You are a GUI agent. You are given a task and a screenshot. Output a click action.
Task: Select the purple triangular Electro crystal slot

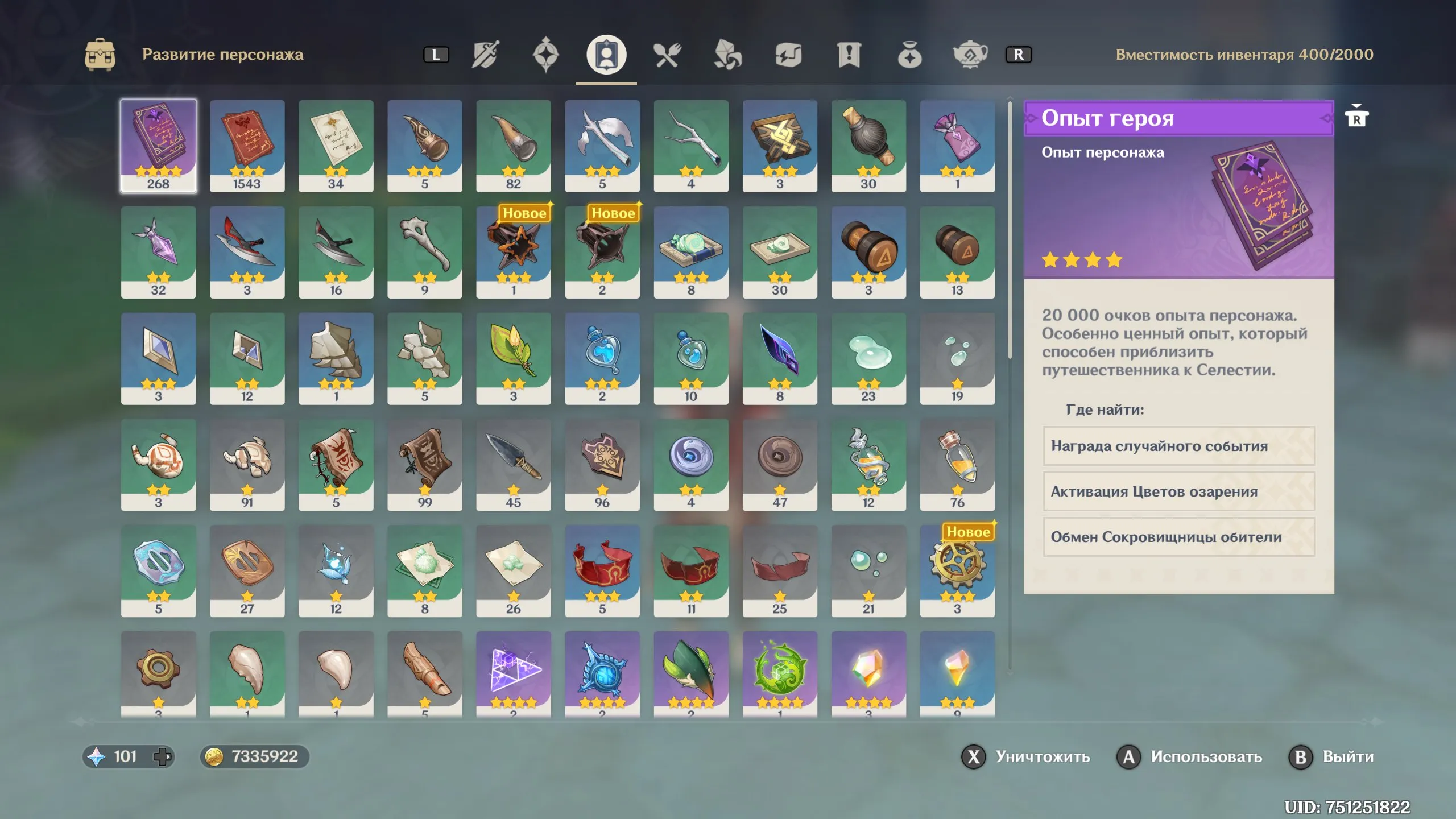point(513,674)
